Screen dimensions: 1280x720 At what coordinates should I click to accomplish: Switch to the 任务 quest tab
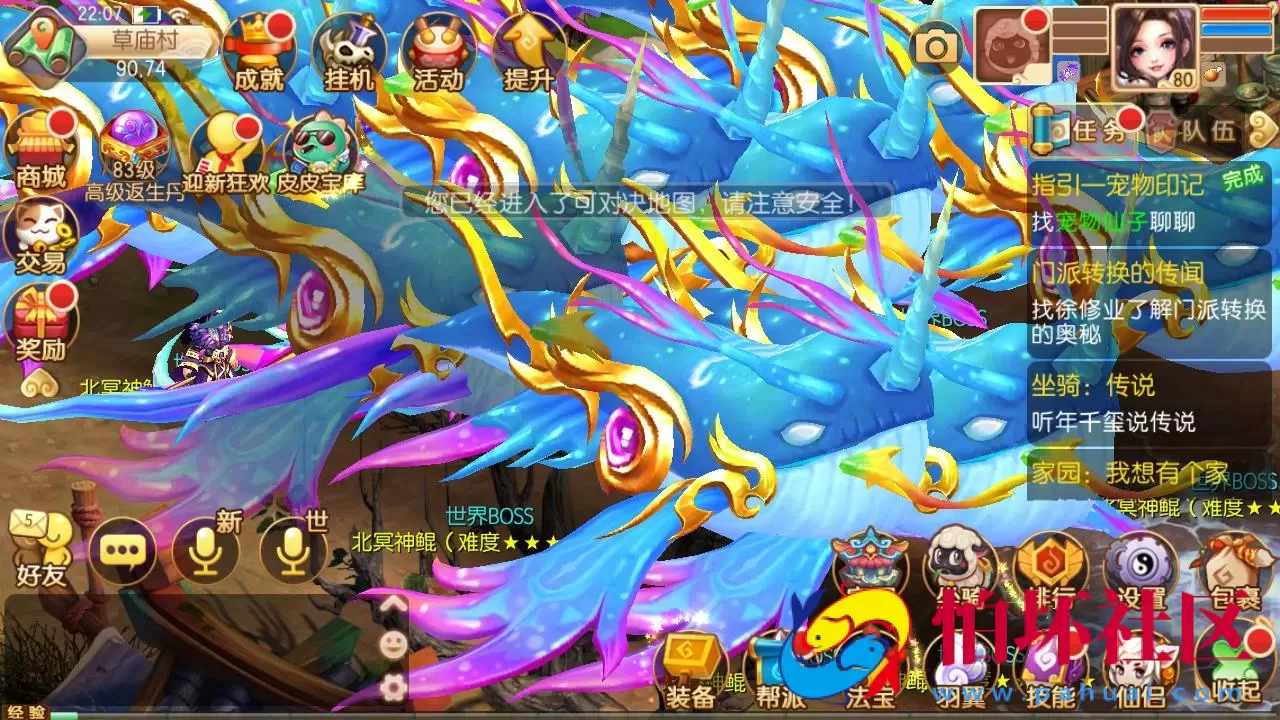[x=1094, y=131]
